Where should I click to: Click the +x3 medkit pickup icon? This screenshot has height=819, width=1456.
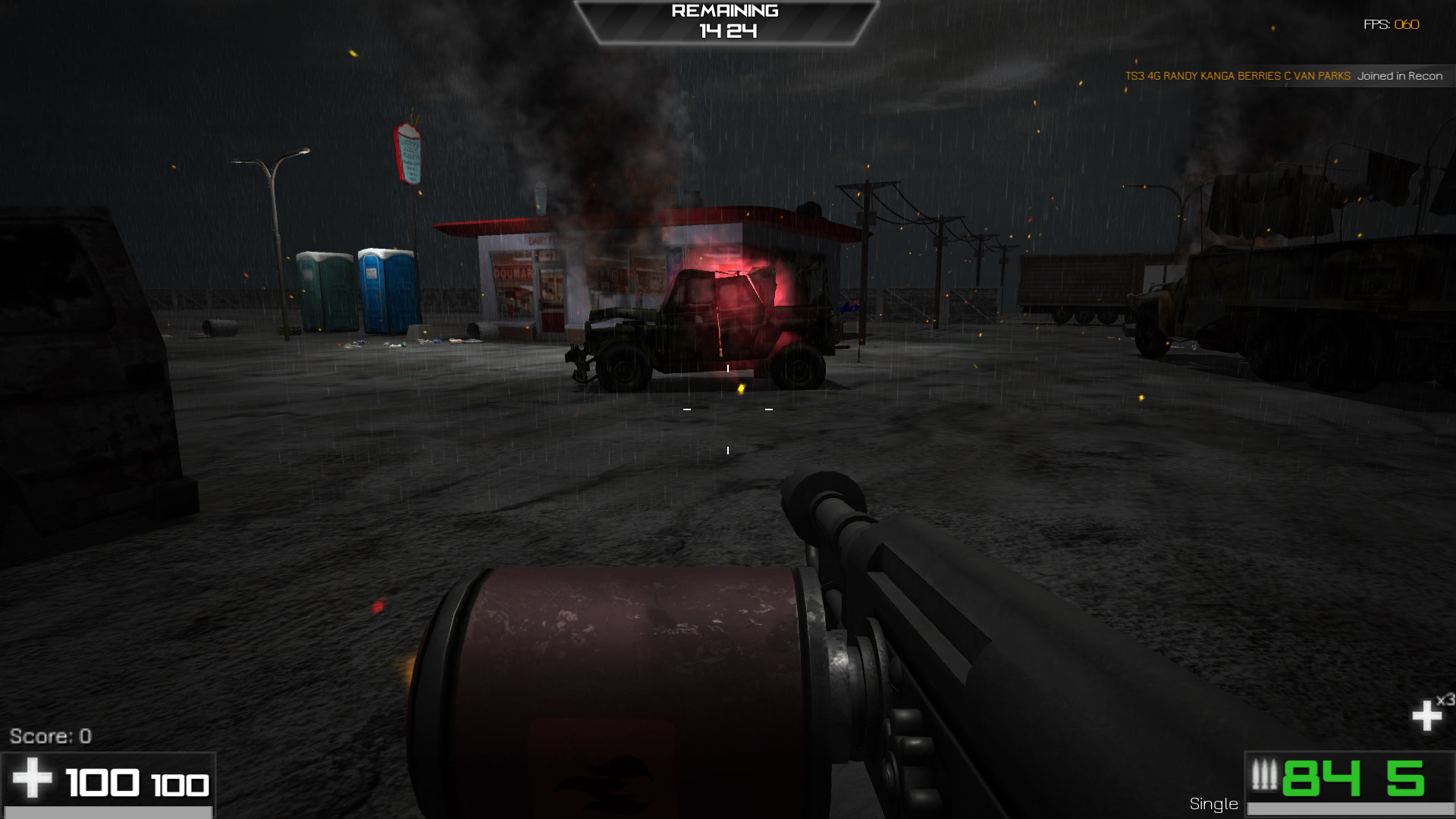pyautogui.click(x=1426, y=714)
